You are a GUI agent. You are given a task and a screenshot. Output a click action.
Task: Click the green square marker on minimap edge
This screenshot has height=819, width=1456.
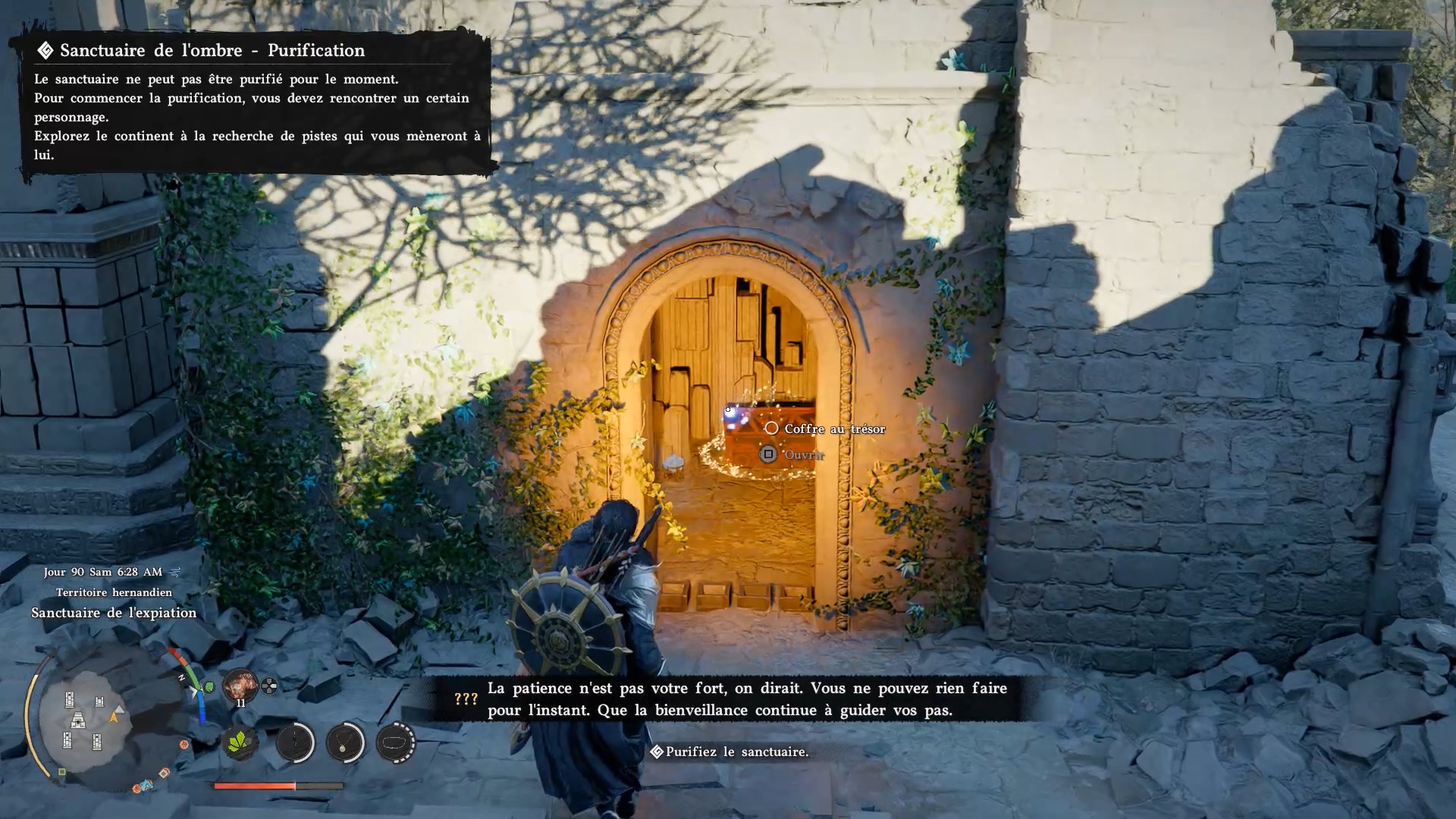tap(62, 772)
